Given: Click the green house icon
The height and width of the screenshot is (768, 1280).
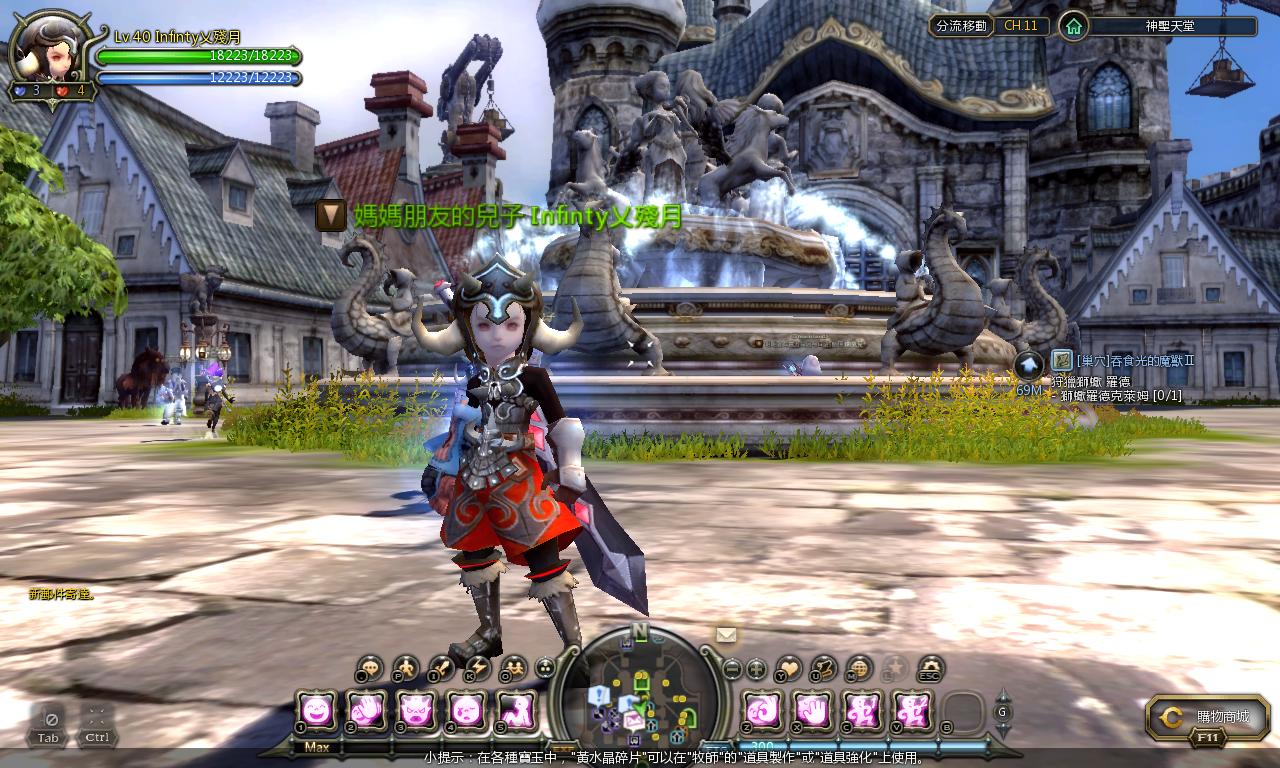Looking at the screenshot, I should click(1073, 26).
